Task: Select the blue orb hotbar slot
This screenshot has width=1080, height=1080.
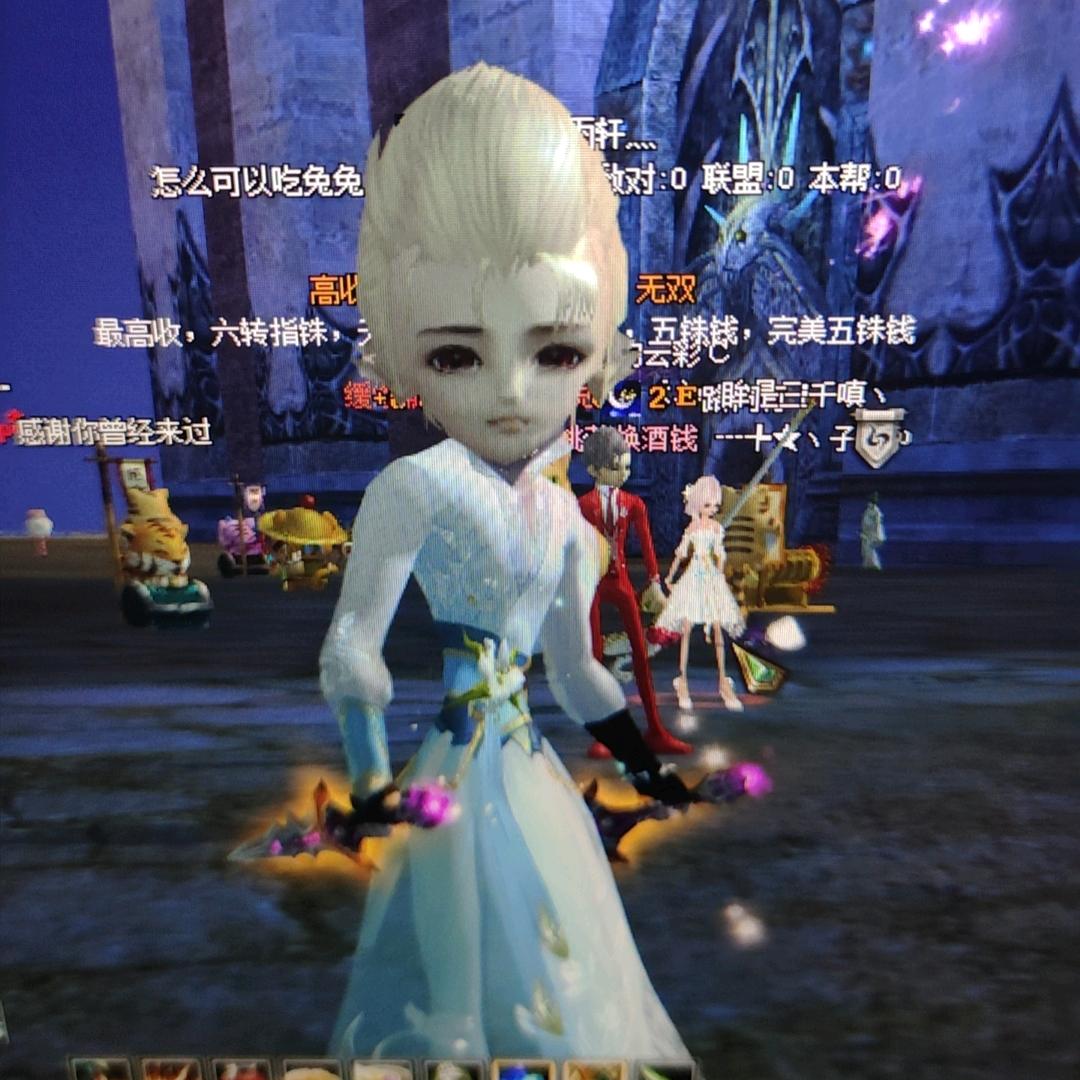Action: (x=523, y=1070)
